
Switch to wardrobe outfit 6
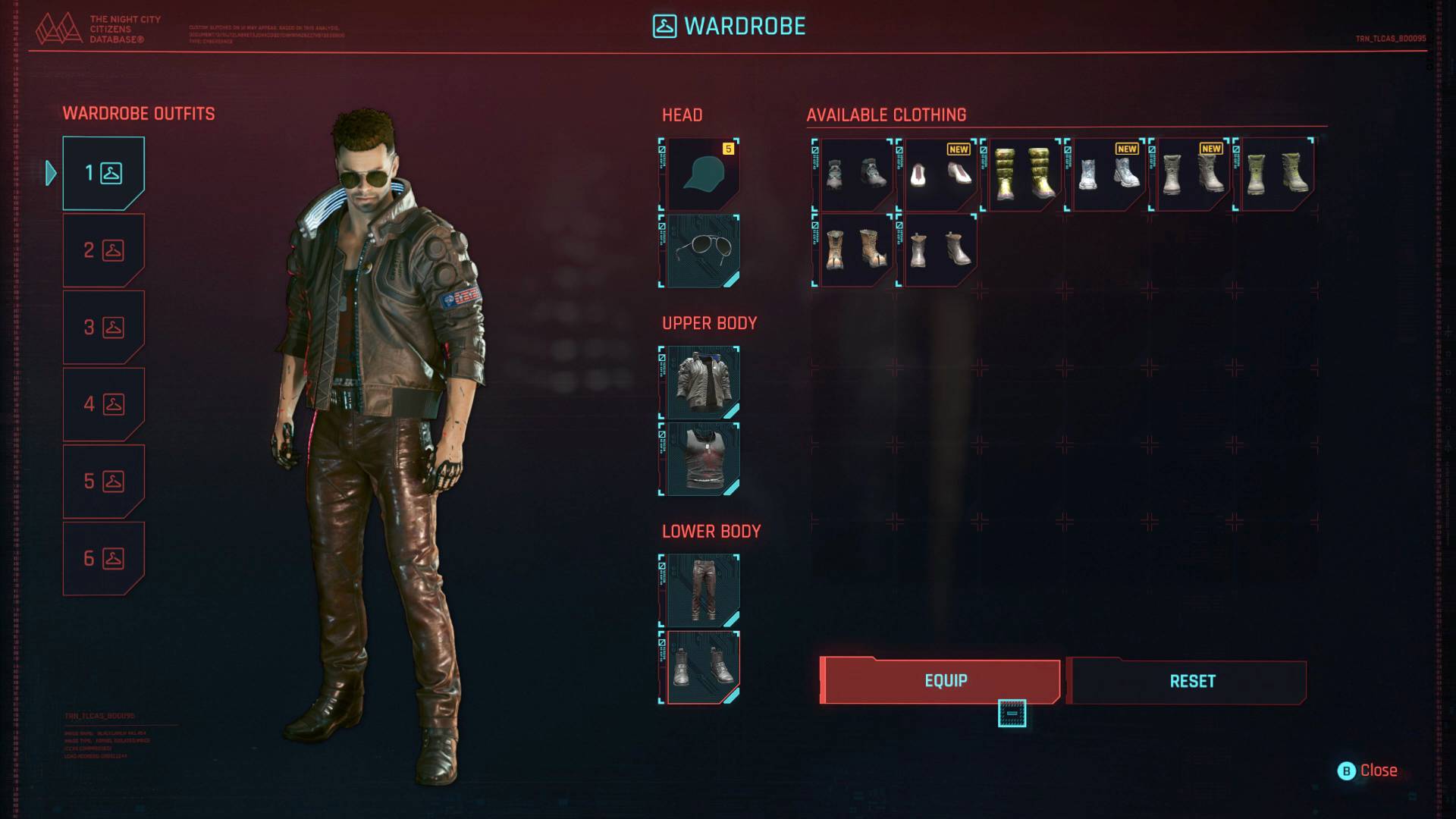pyautogui.click(x=103, y=559)
